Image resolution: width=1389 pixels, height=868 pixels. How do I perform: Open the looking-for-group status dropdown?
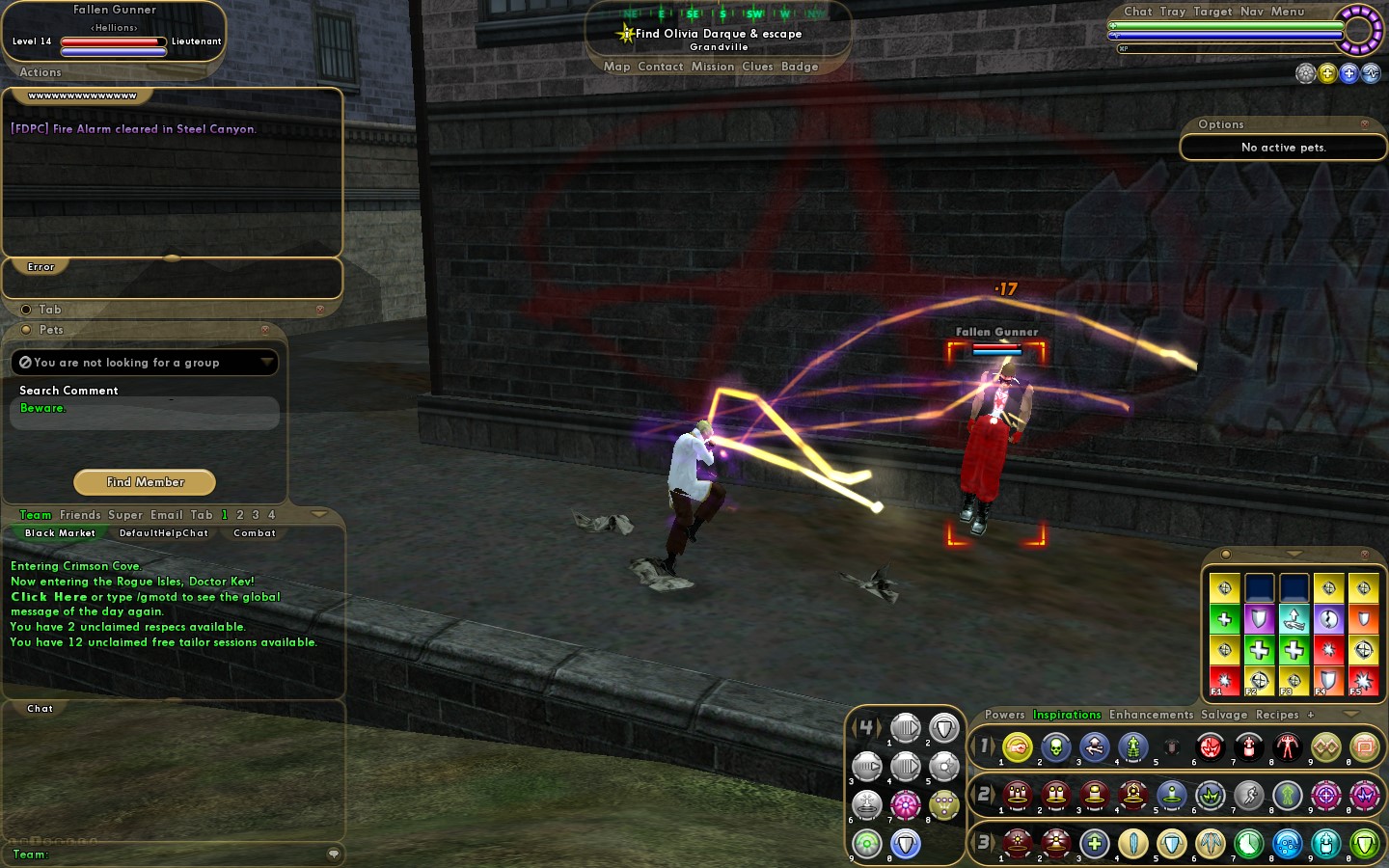pyautogui.click(x=266, y=363)
